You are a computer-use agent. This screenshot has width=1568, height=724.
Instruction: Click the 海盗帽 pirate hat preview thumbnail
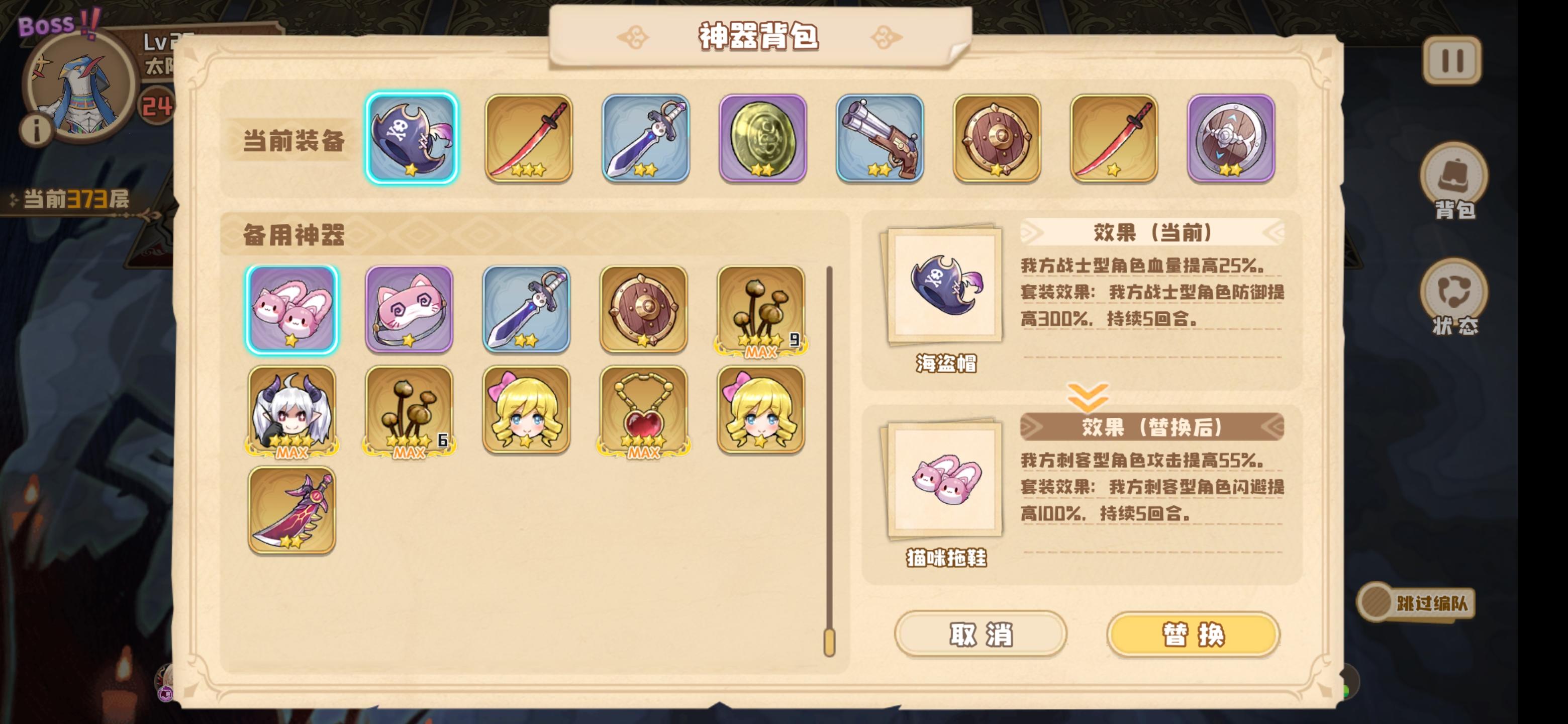[946, 284]
